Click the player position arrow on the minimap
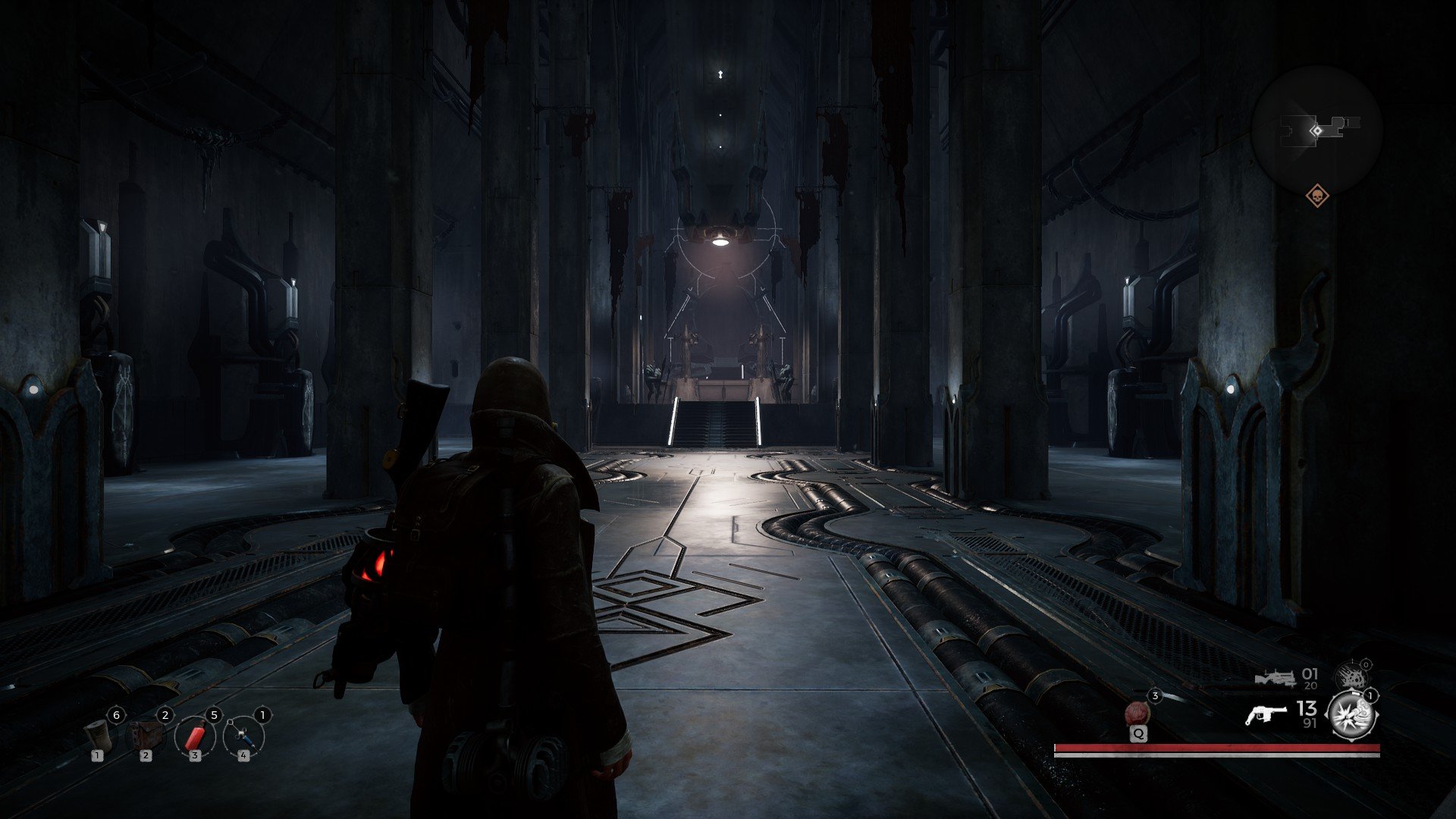Screen dimensions: 1456x819 click(x=1317, y=130)
